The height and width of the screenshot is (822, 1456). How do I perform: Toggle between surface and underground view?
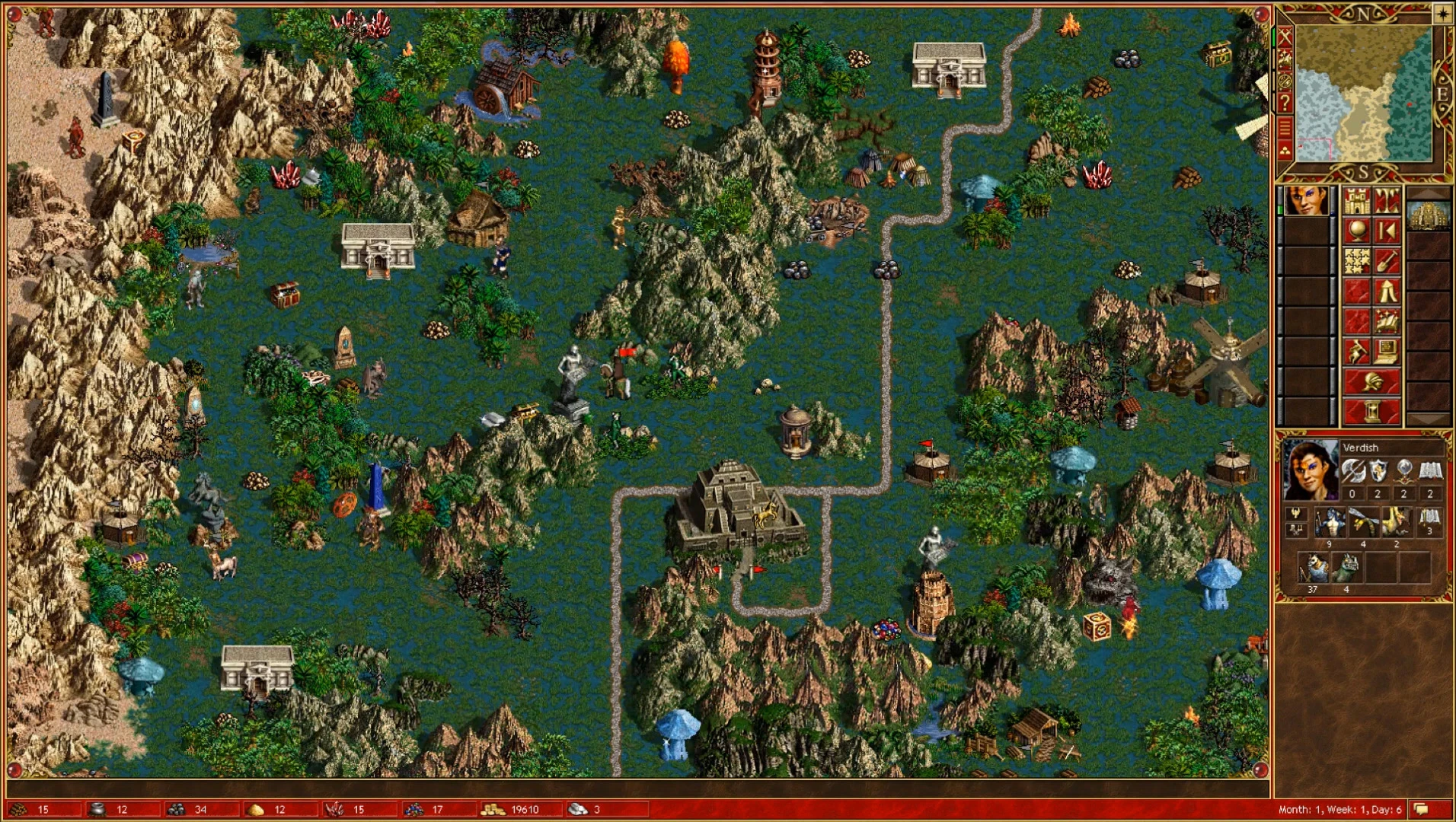click(1387, 201)
